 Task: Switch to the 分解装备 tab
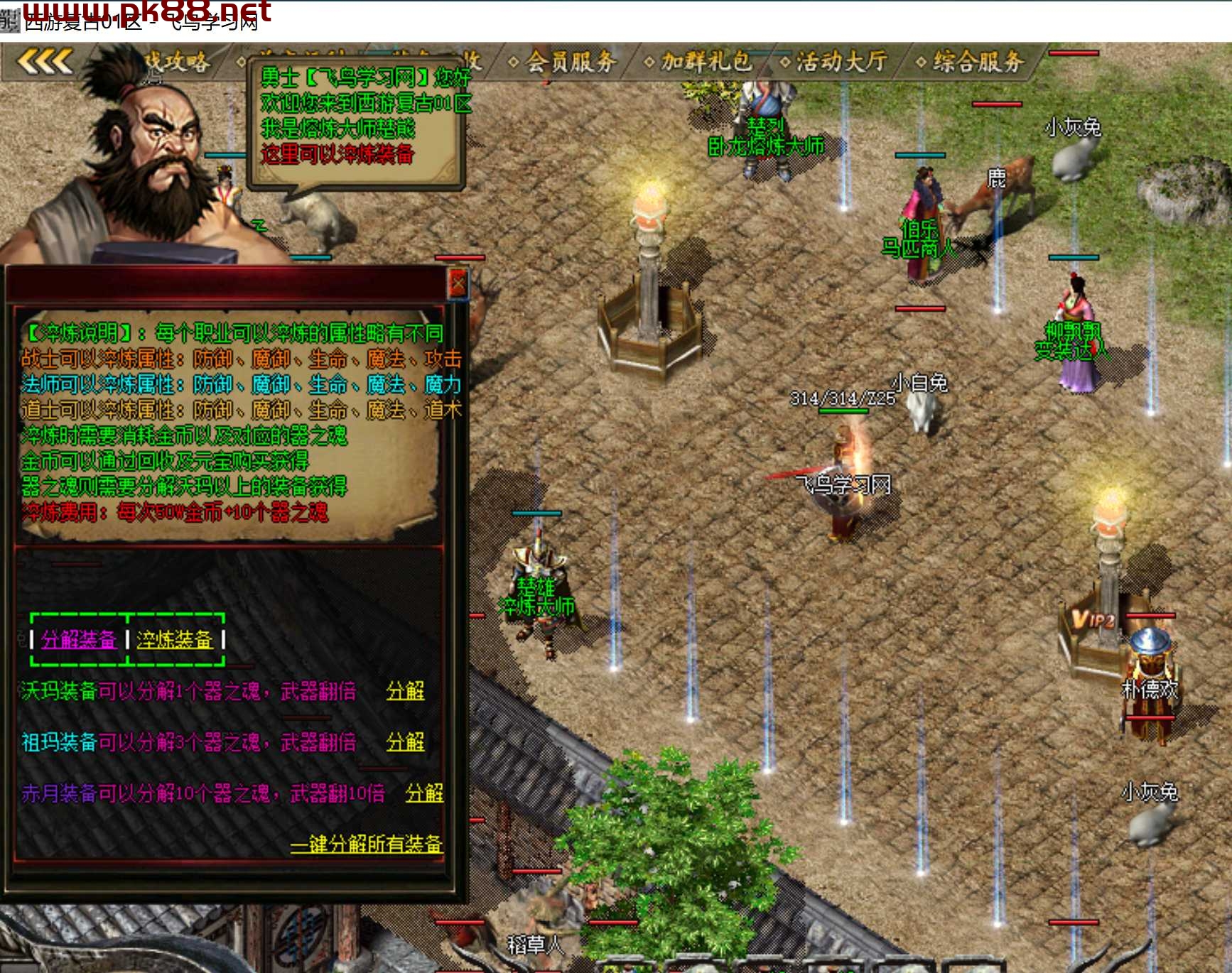[x=78, y=640]
